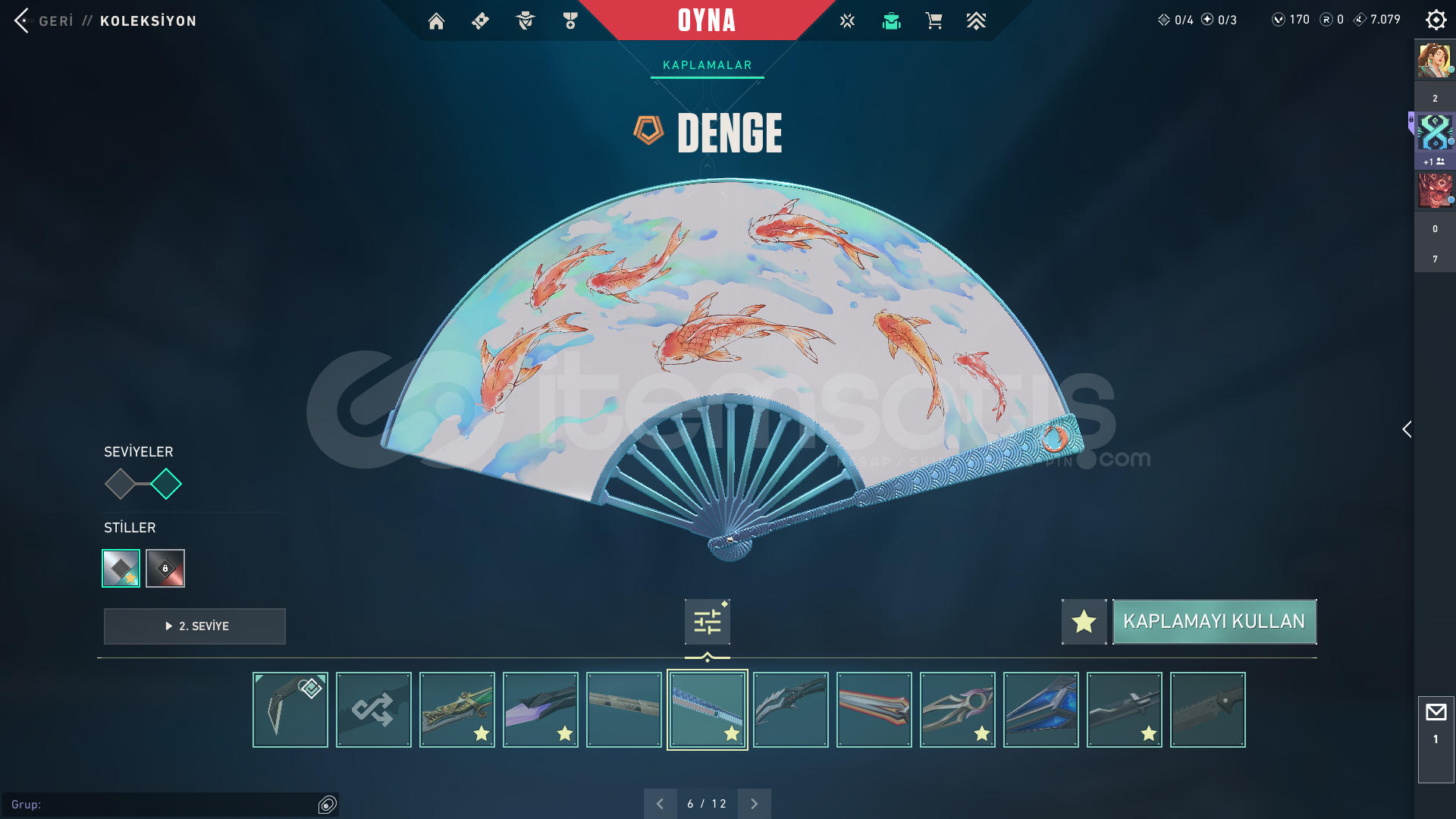Select the Kaplamalar tab
The height and width of the screenshot is (819, 1456).
click(x=707, y=65)
